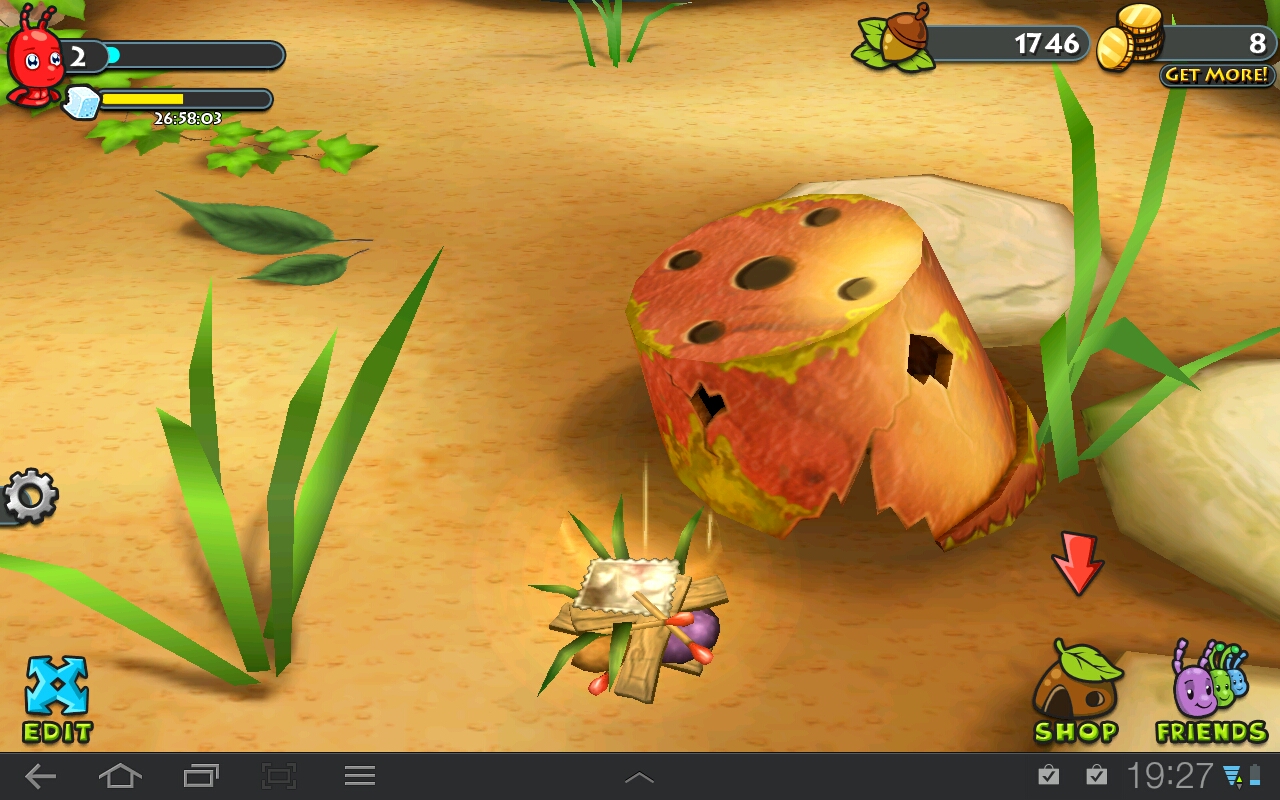Viewport: 1280px width, 800px height.
Task: Open settings via the gear icon
Action: pos(29,496)
